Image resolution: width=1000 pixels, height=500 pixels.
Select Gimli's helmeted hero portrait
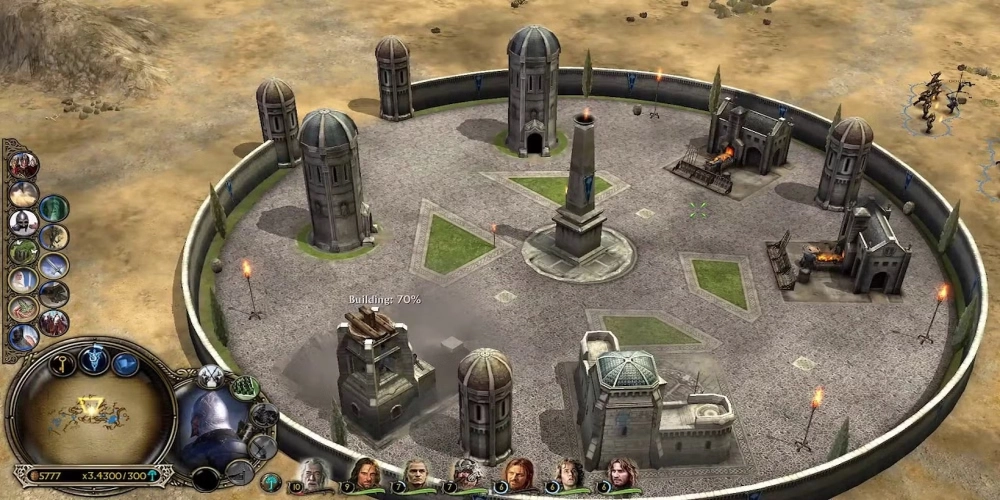pos(466,473)
